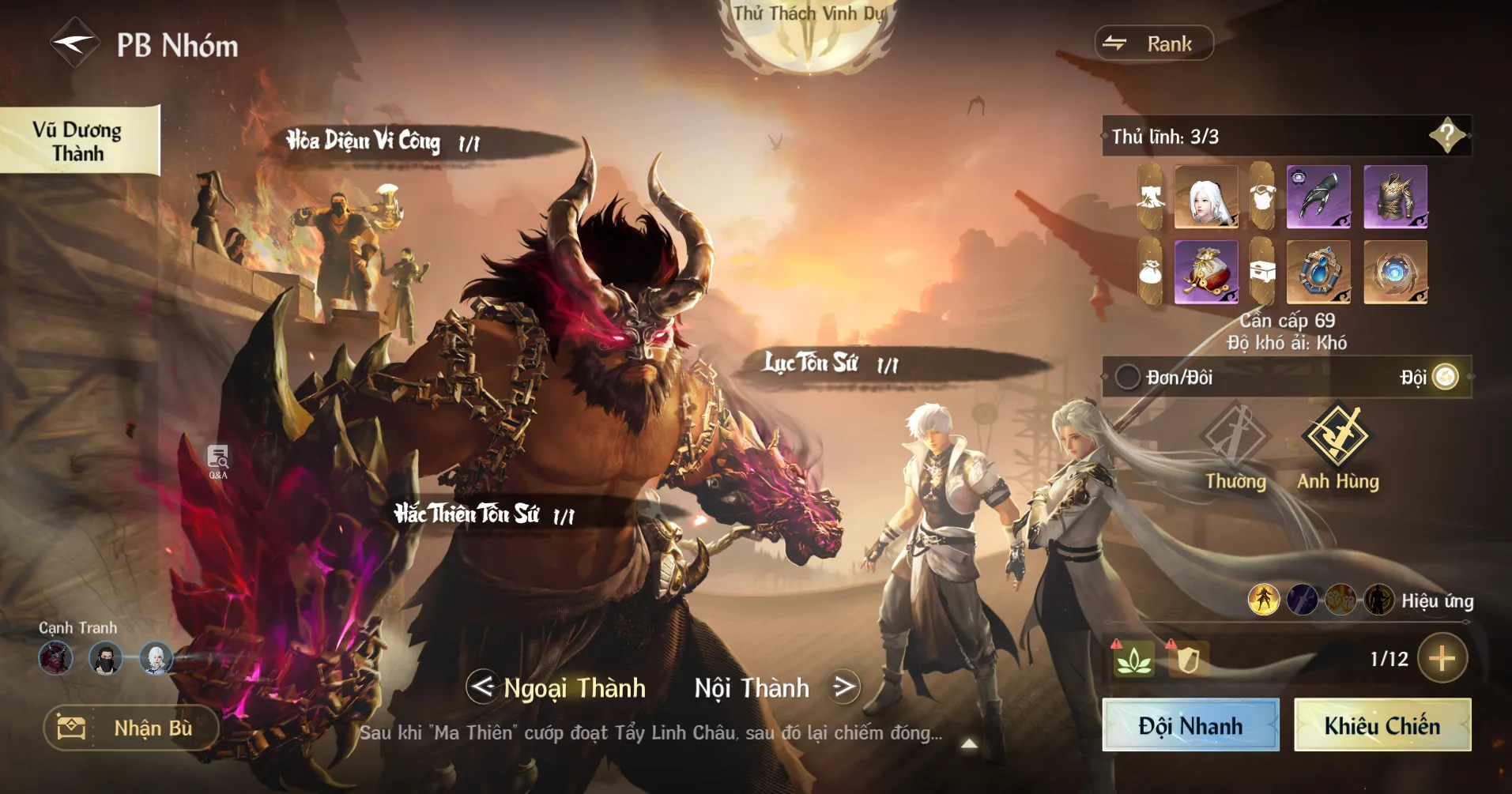Screen dimensions: 1512x794
Task: Show the Hiệu ứng effects
Action: click(x=1437, y=601)
